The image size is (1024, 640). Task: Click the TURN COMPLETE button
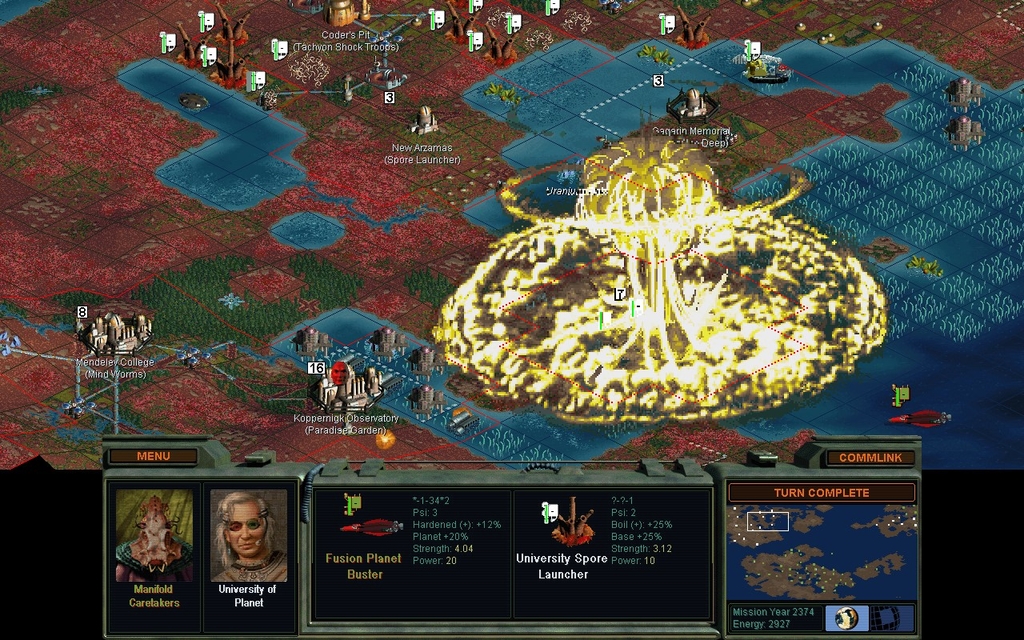tap(820, 492)
